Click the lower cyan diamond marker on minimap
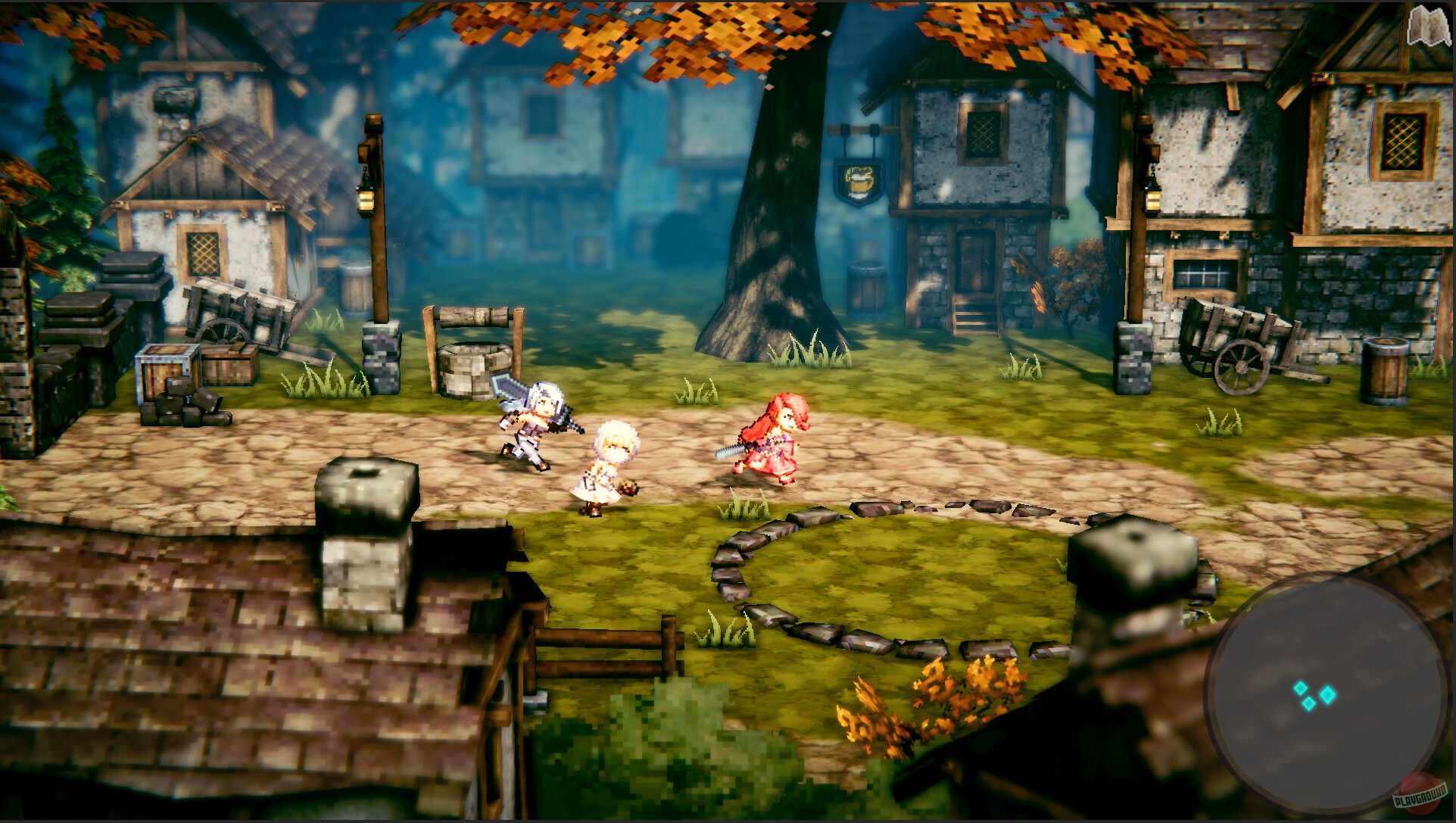Image resolution: width=1456 pixels, height=823 pixels. pyautogui.click(x=1308, y=704)
